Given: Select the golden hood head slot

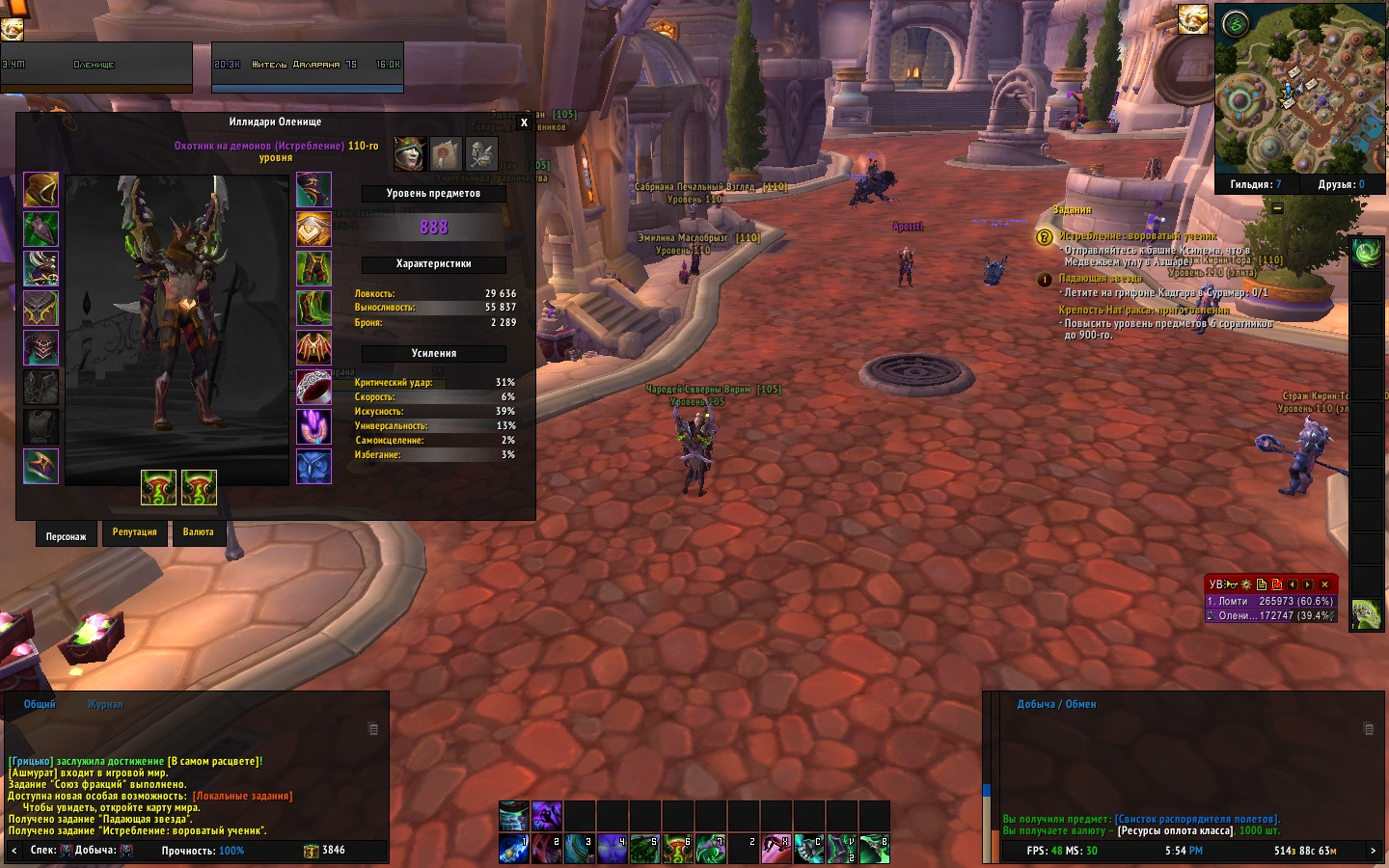Looking at the screenshot, I should point(41,190).
